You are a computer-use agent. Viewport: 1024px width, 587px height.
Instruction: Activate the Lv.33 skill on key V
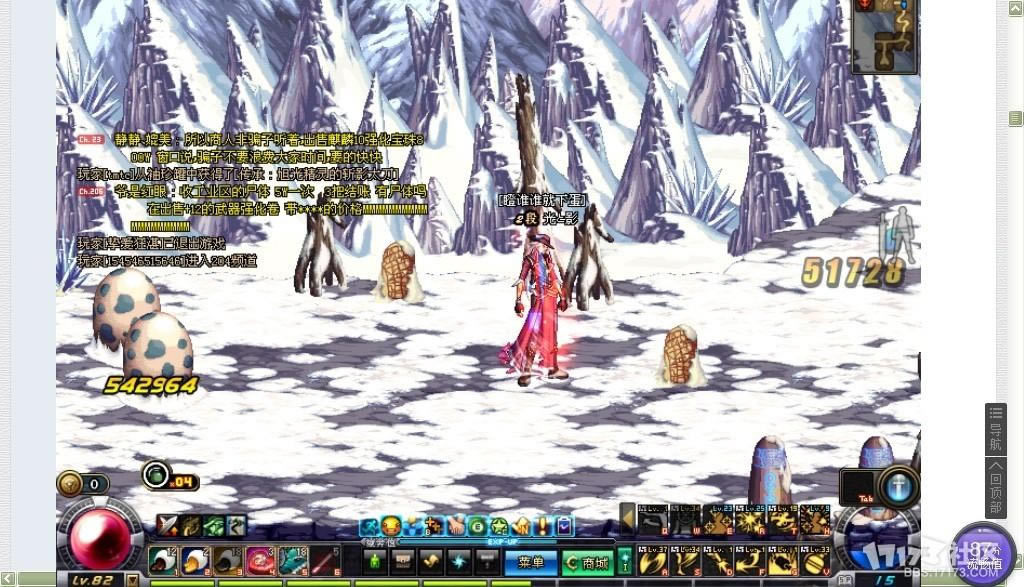click(816, 560)
